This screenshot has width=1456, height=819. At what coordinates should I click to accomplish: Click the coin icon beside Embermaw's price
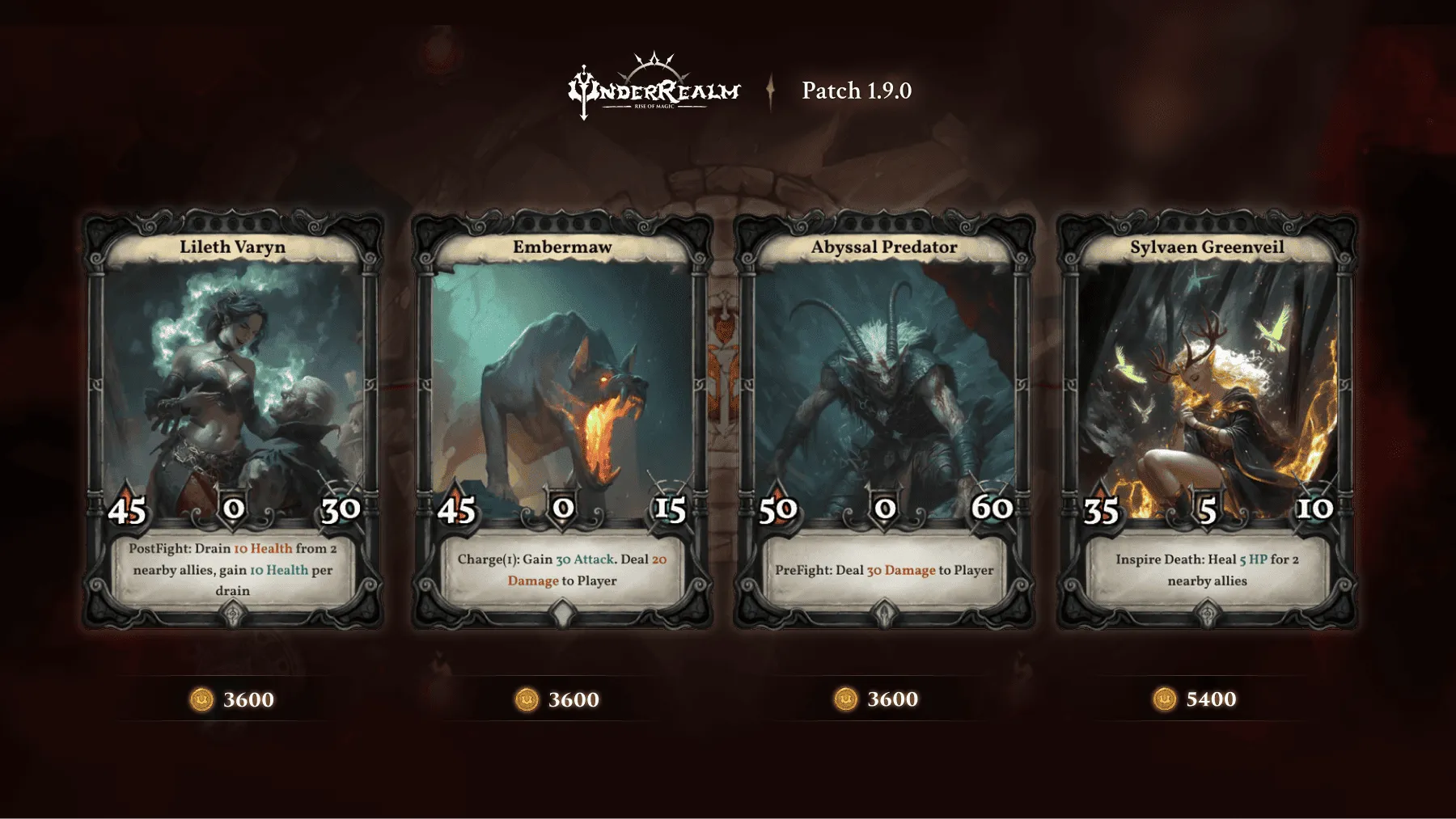pyautogui.click(x=525, y=700)
